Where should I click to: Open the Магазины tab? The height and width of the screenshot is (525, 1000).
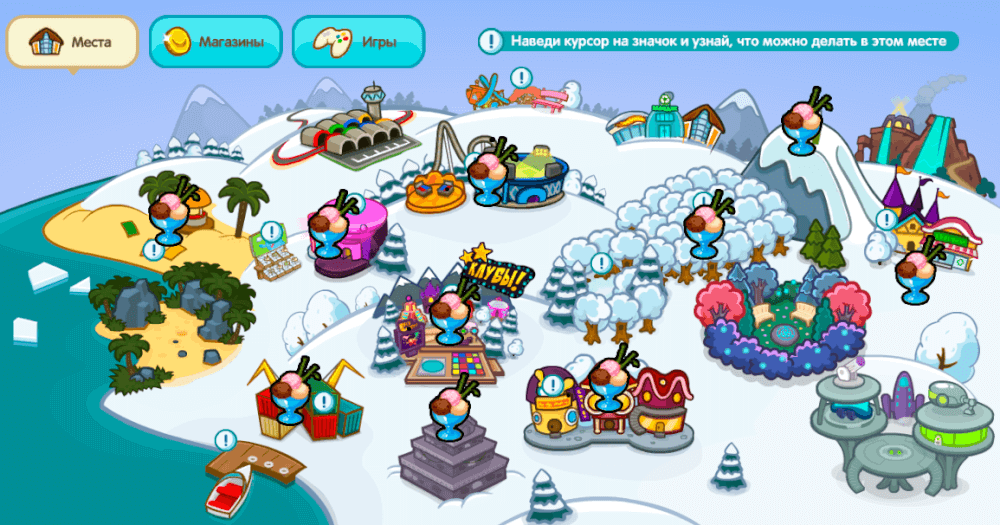215,42
